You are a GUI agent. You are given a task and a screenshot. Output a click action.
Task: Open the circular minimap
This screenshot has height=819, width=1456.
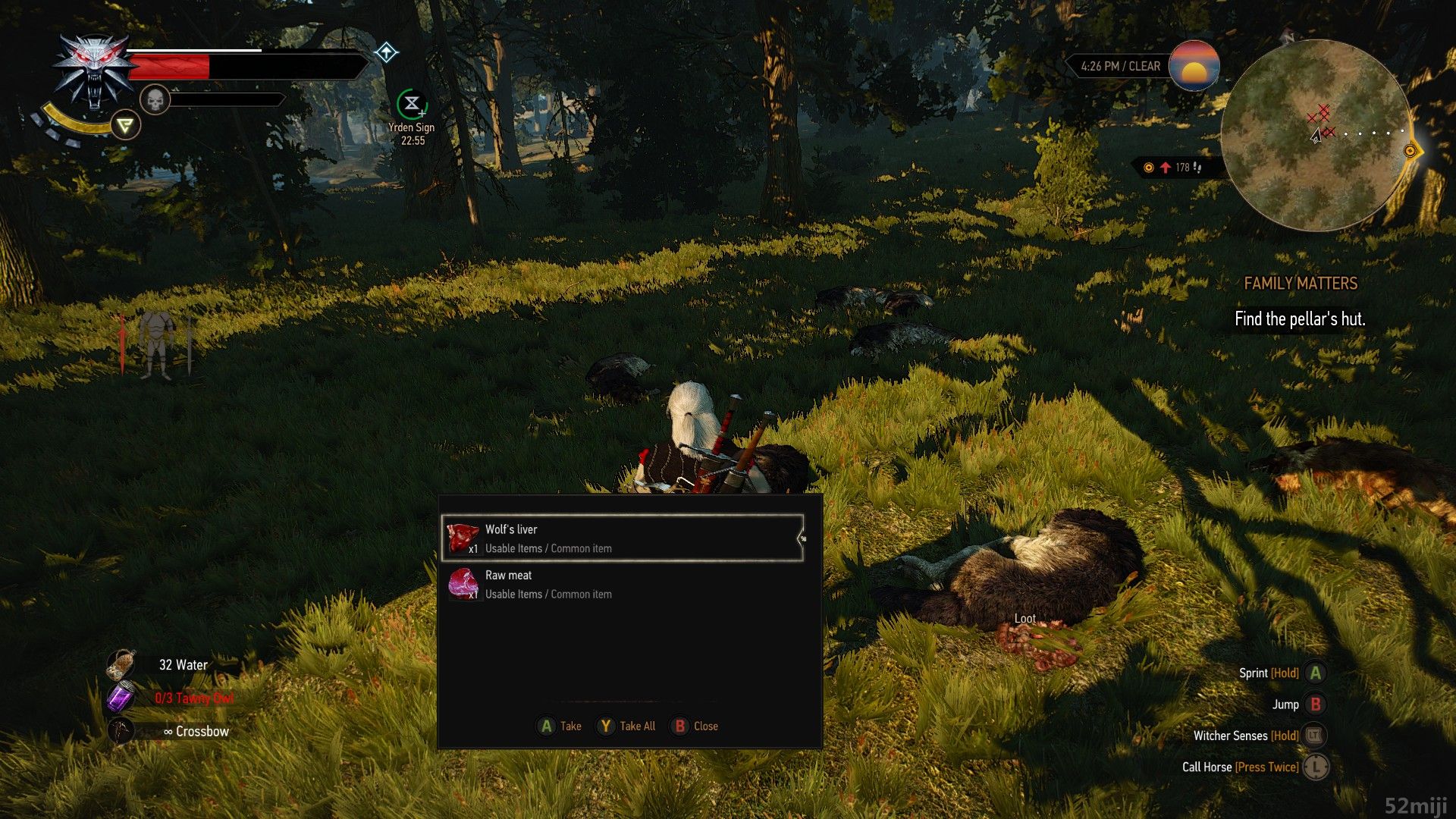point(1316,135)
